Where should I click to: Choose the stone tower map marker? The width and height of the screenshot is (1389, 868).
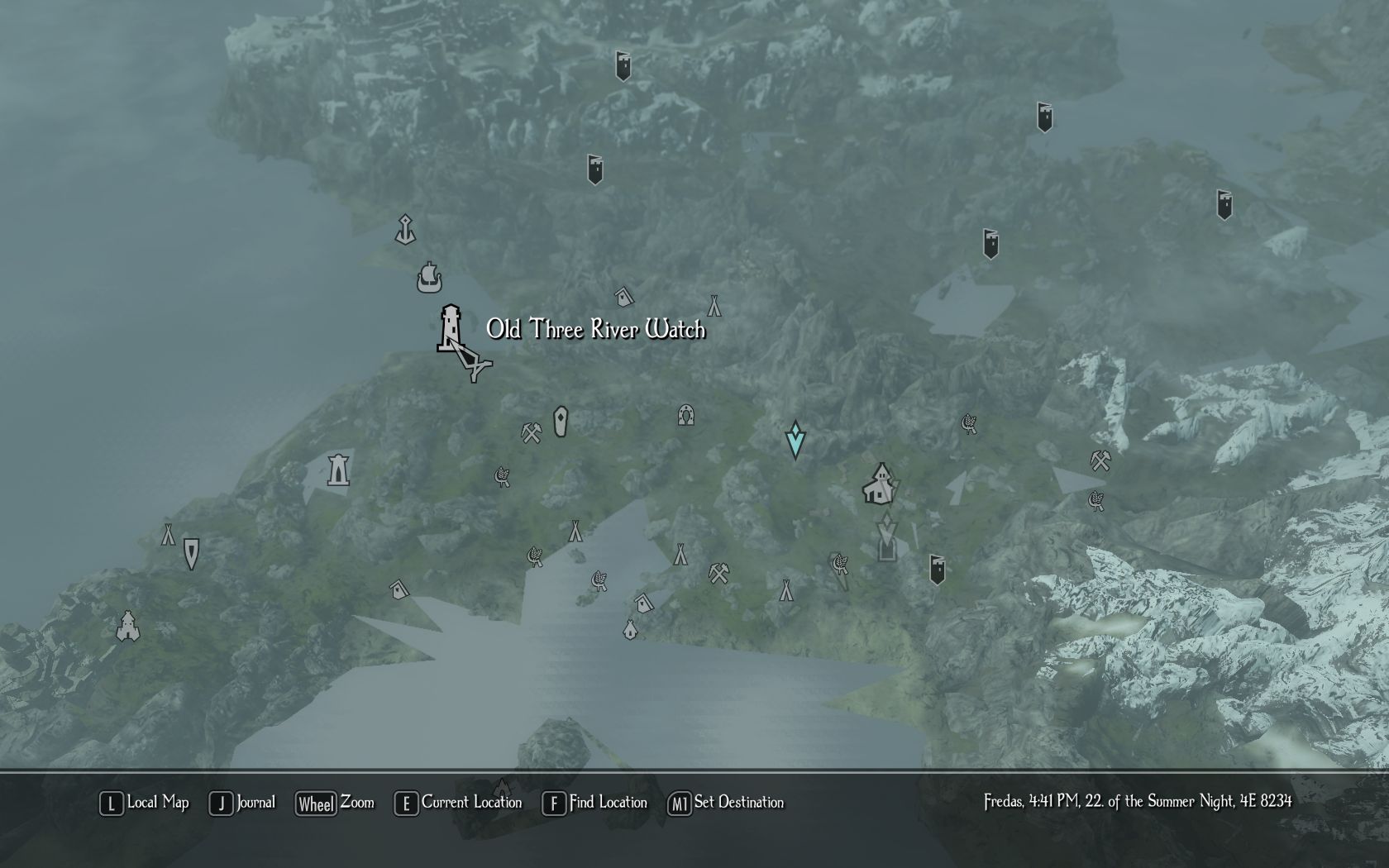point(338,470)
